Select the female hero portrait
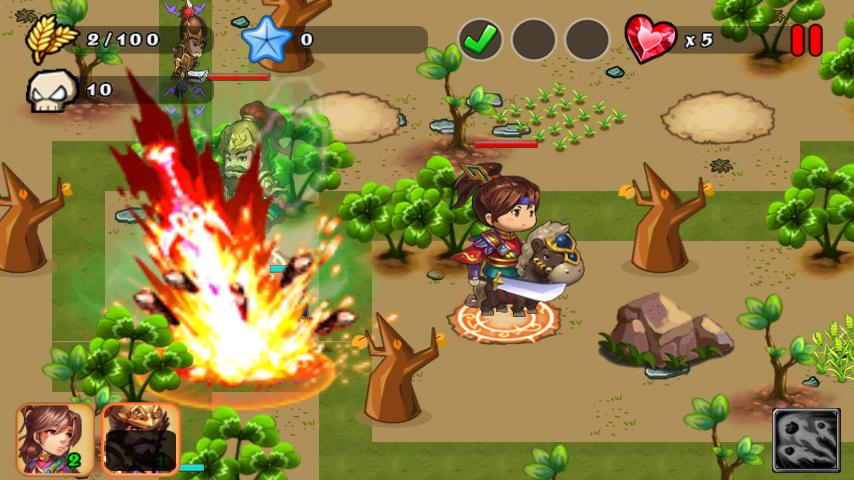 tap(55, 438)
